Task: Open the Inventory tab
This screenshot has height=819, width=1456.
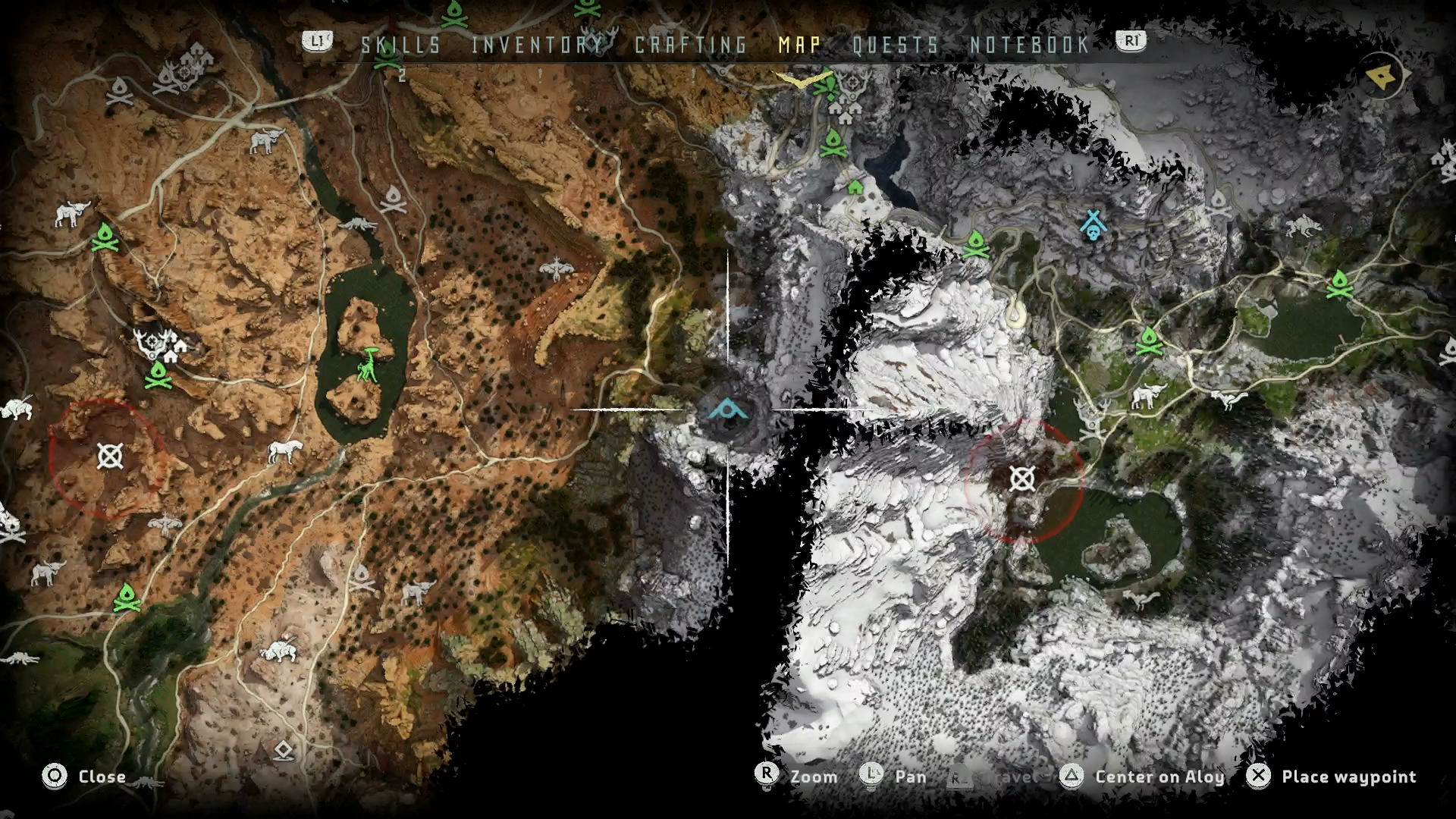Action: click(536, 45)
